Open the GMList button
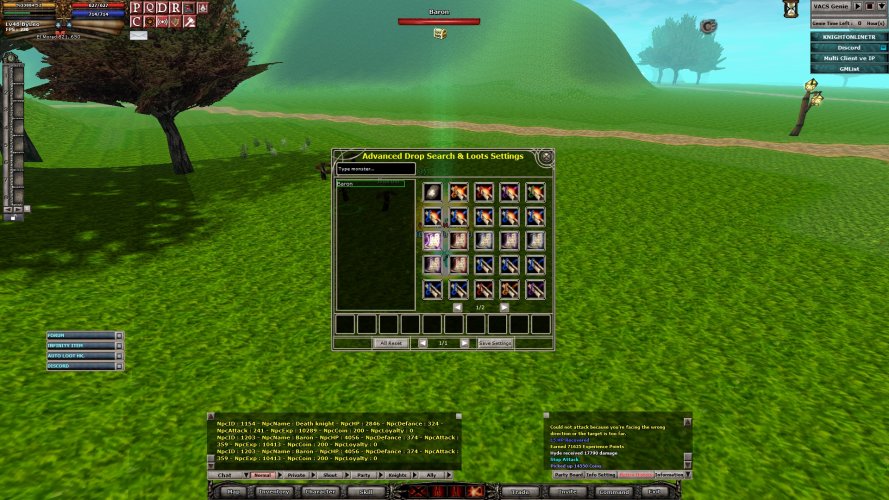 click(x=848, y=69)
